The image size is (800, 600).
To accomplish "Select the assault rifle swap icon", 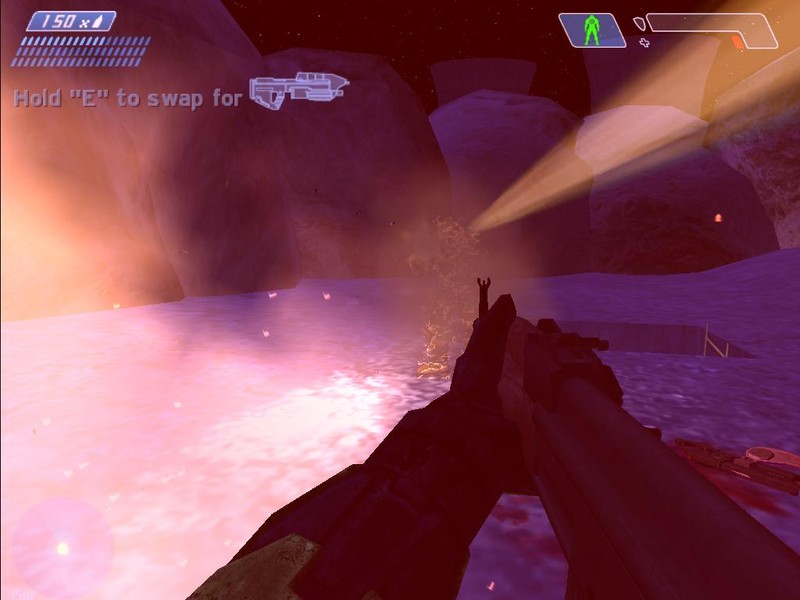I will click(297, 92).
